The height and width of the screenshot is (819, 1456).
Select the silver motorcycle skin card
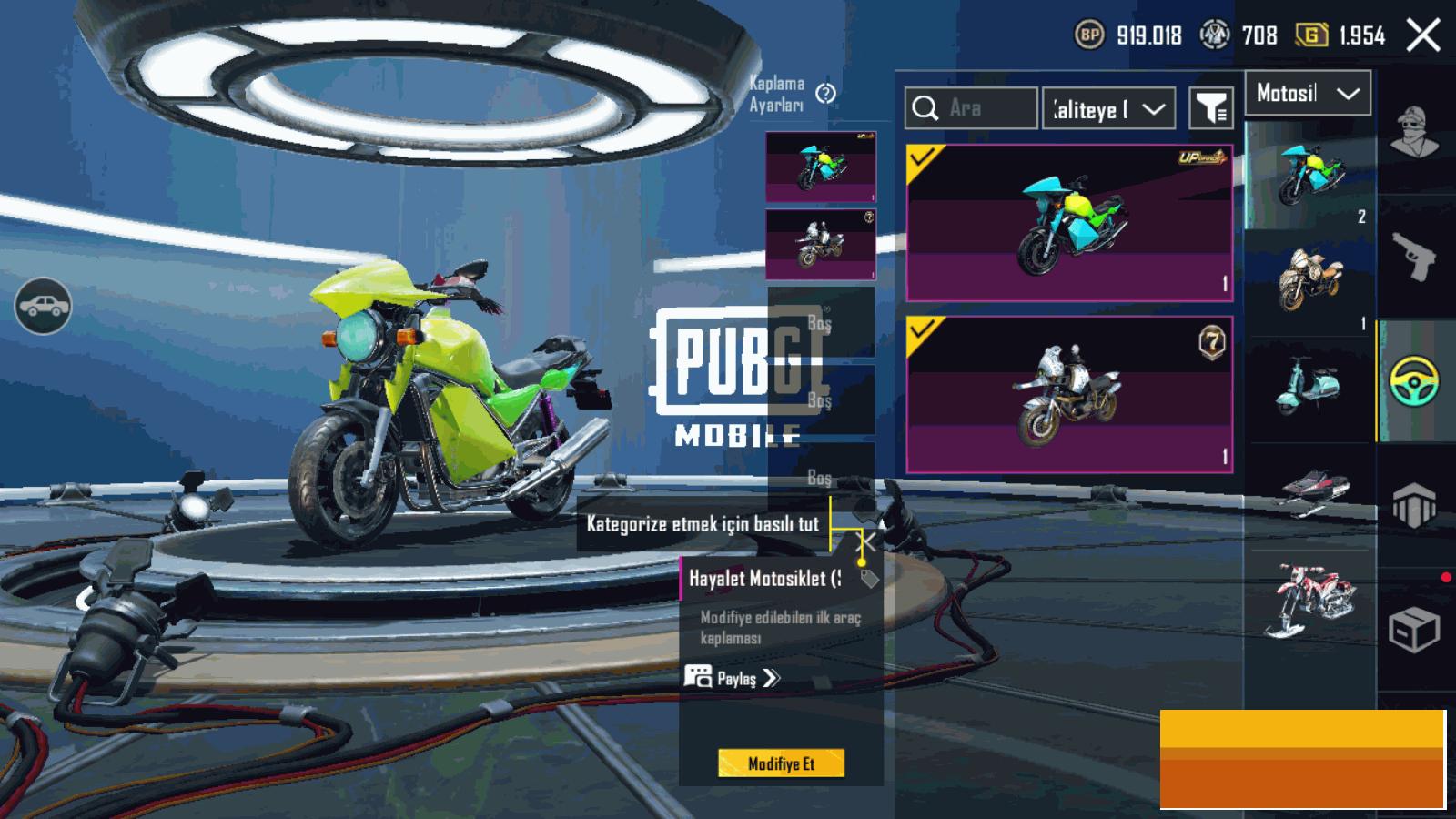[1069, 394]
